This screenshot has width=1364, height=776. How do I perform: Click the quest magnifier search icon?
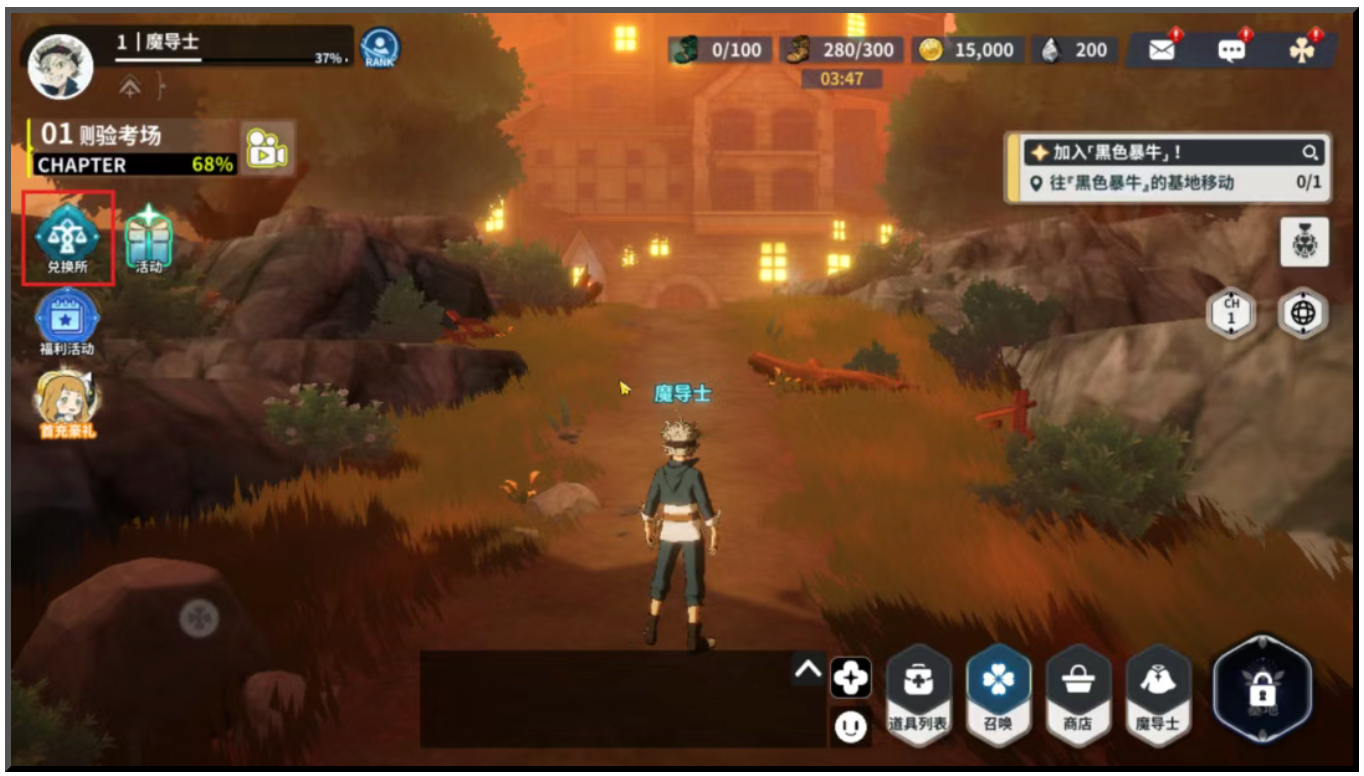(x=1309, y=153)
